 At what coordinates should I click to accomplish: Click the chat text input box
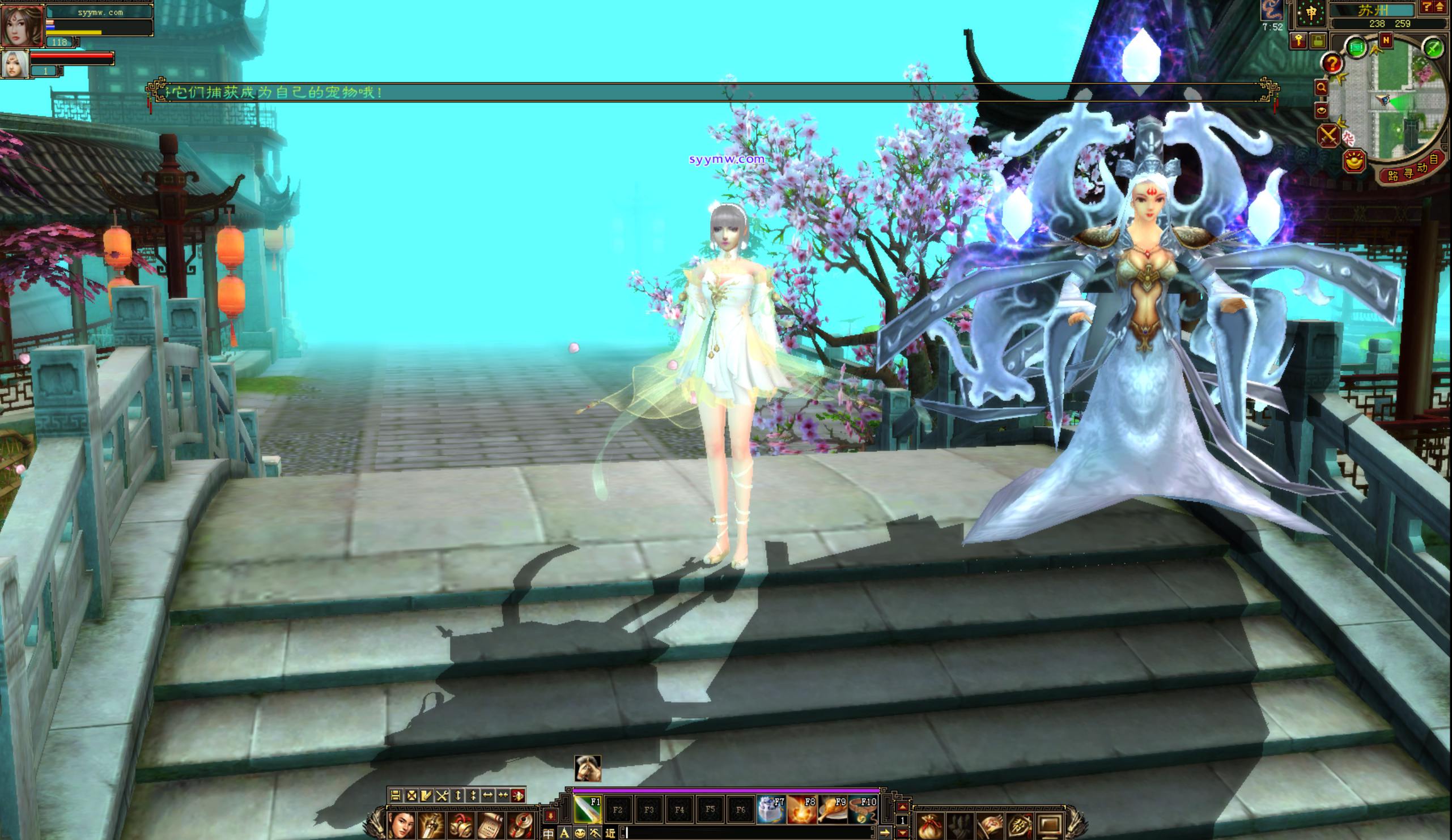click(749, 833)
